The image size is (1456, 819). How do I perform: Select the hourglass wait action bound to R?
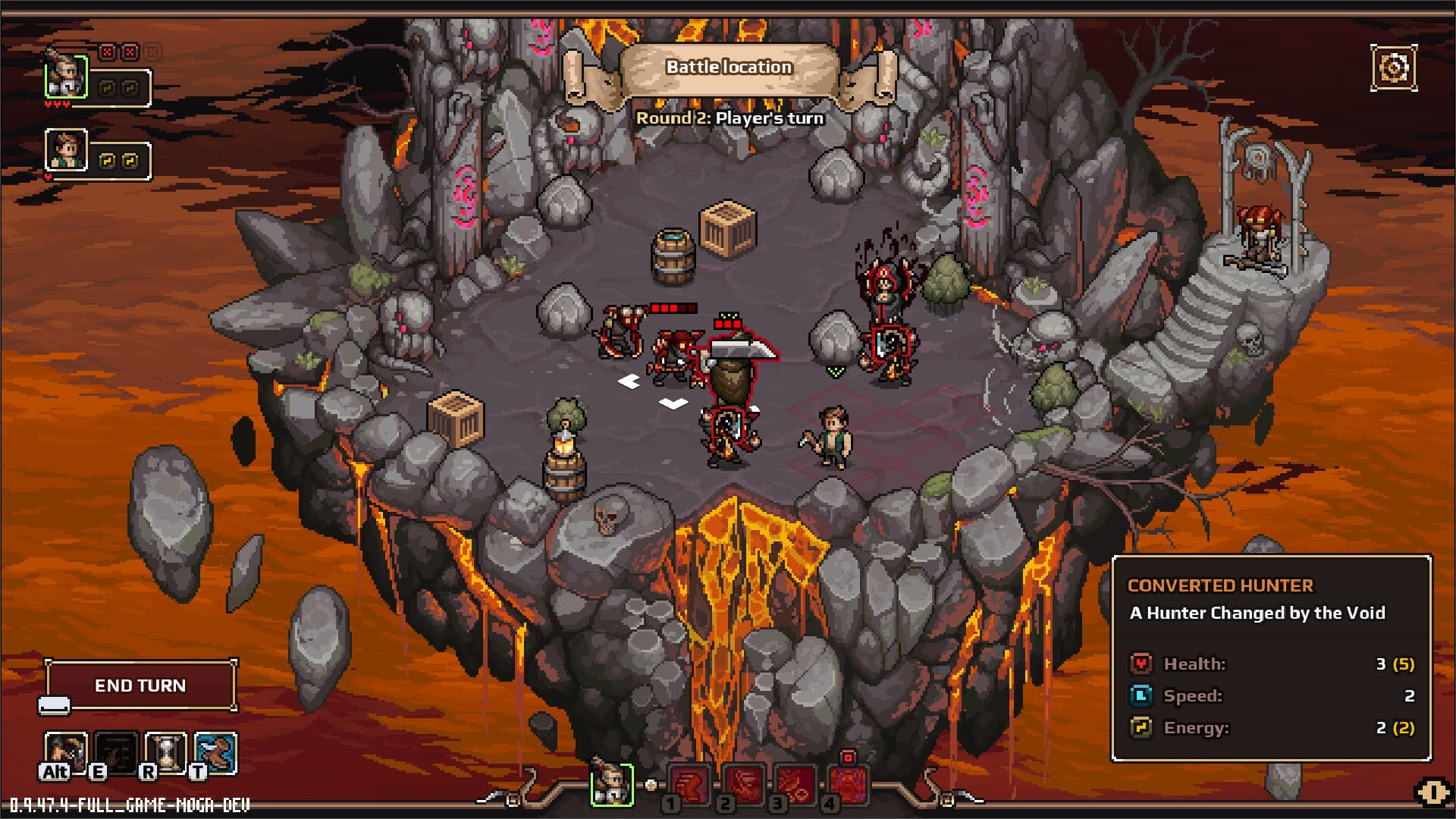click(165, 752)
